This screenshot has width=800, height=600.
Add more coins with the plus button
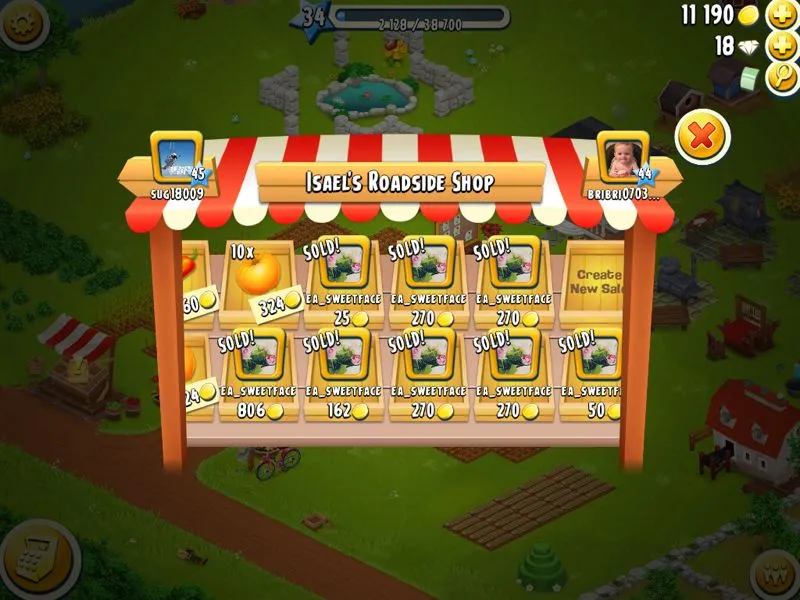(x=780, y=15)
